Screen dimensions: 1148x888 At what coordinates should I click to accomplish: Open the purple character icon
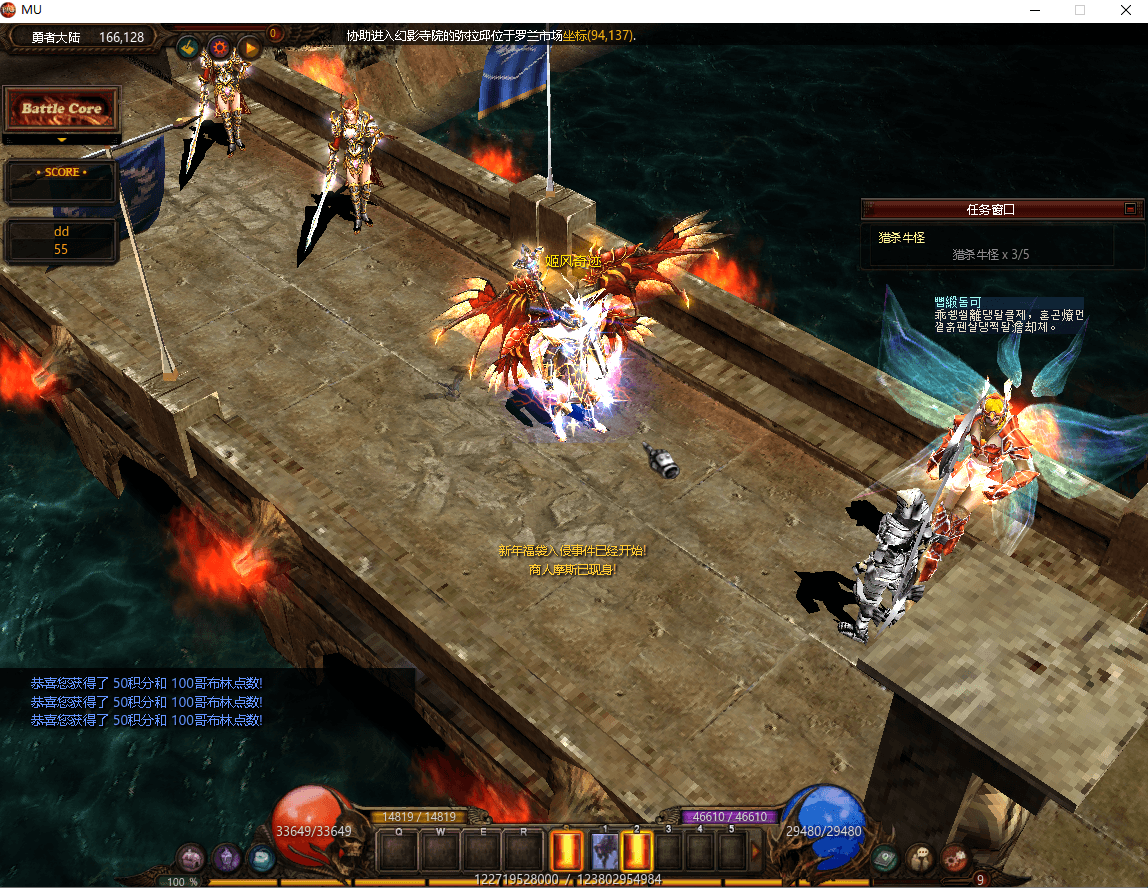[226, 858]
